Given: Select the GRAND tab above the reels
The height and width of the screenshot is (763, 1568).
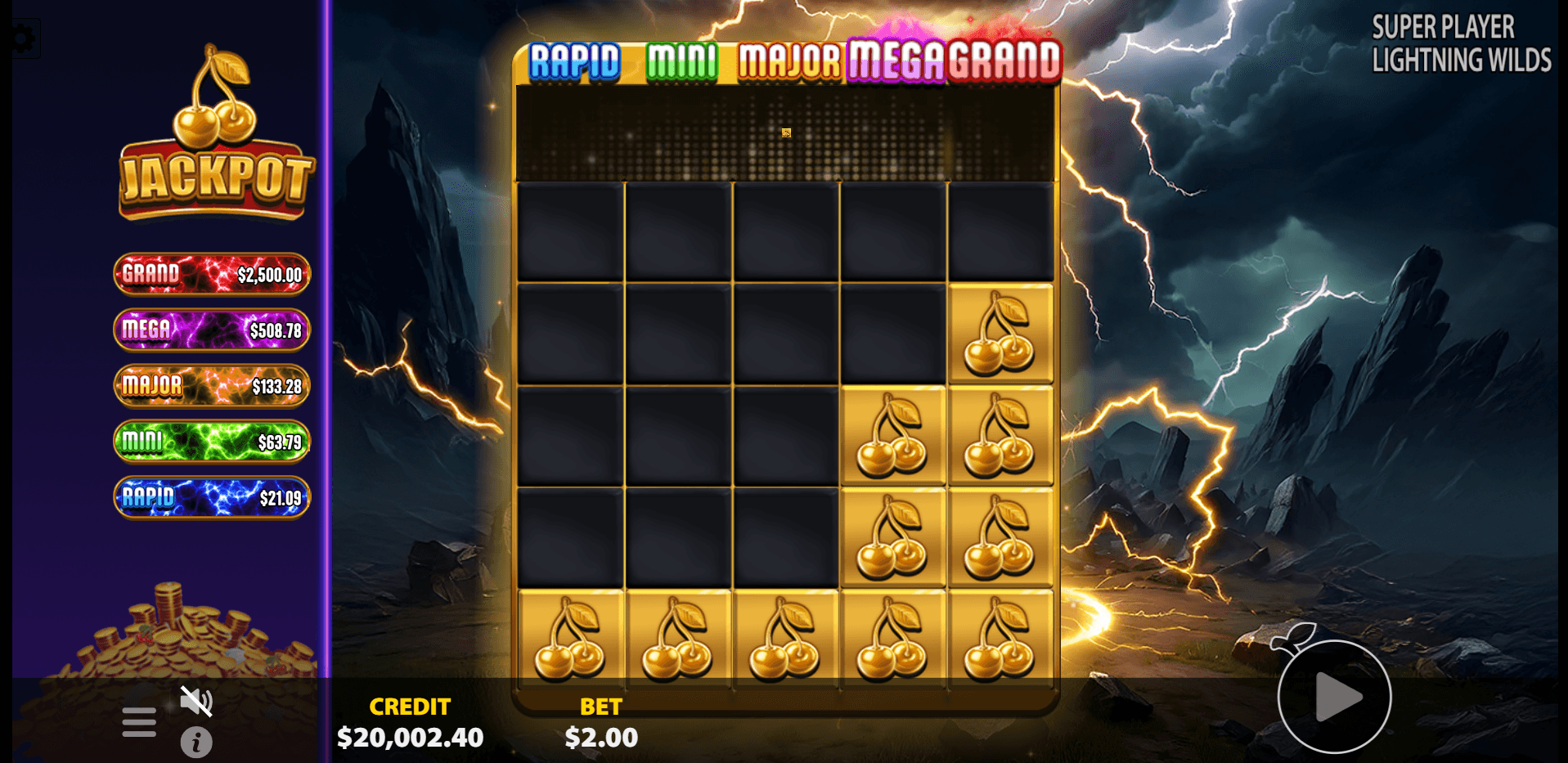Looking at the screenshot, I should 1004,57.
